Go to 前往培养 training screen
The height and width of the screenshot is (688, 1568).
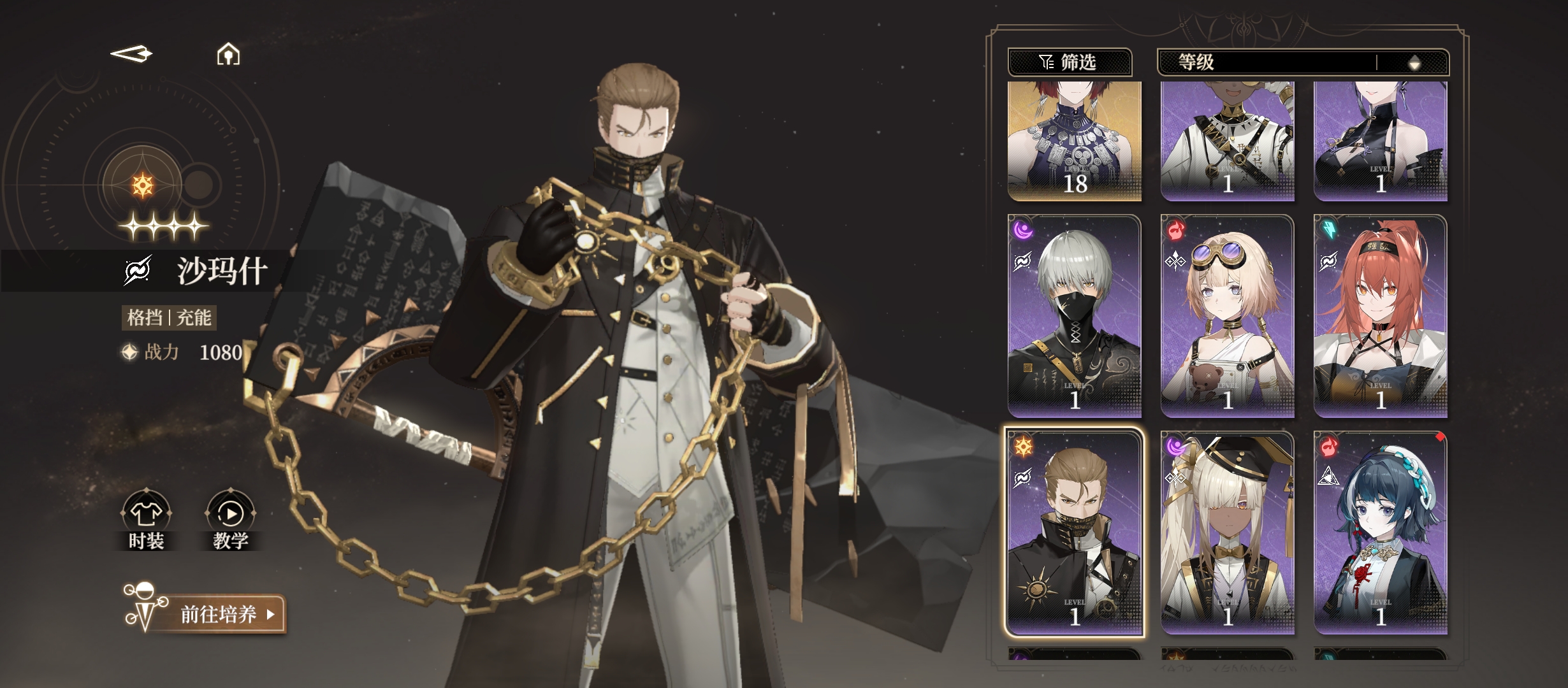[x=219, y=614]
